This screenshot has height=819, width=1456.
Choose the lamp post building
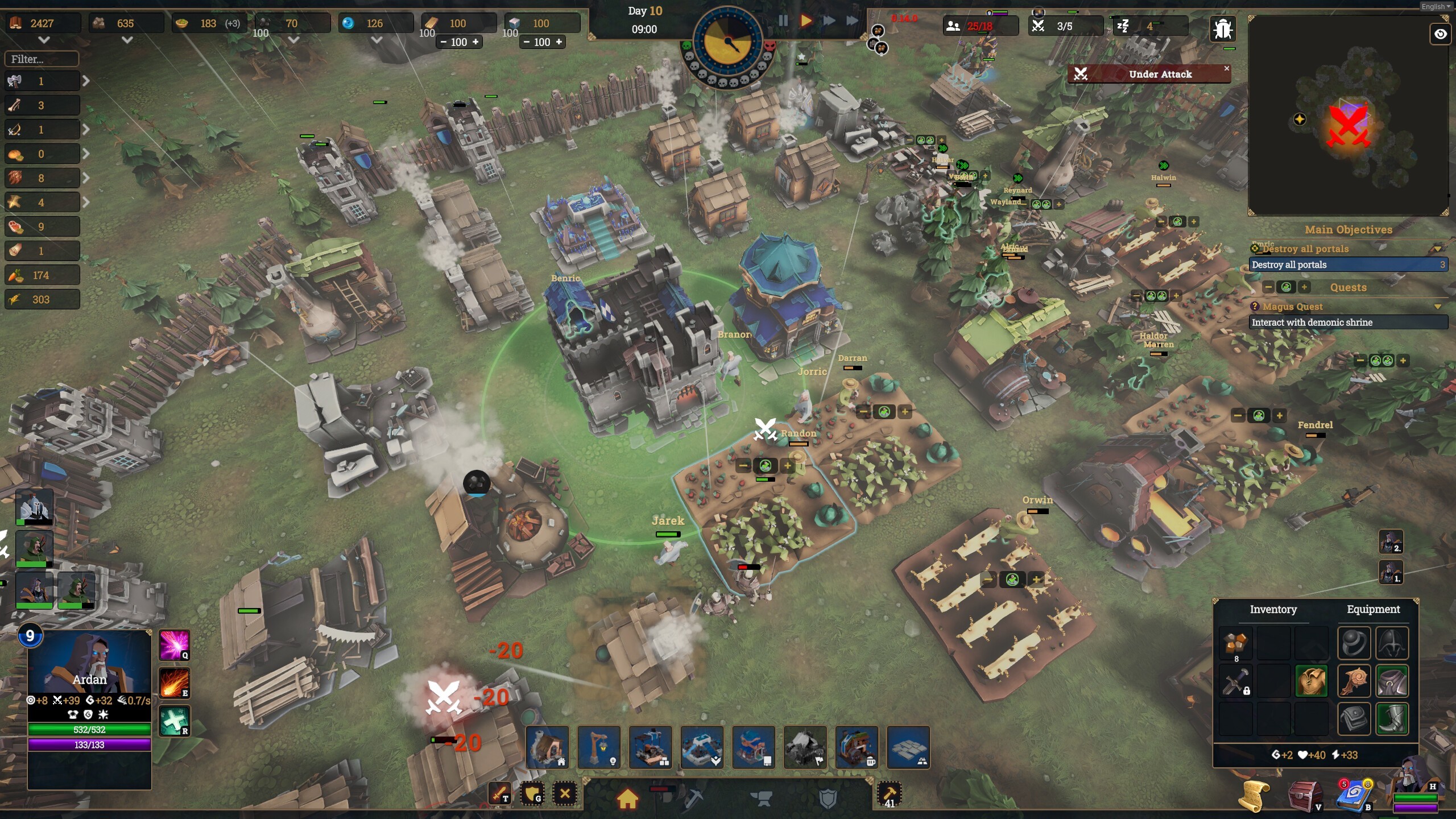(x=599, y=747)
